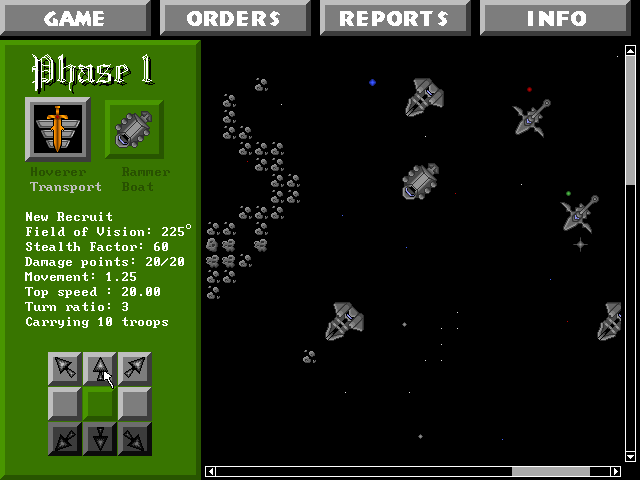Click the straight-down direction arrow

(x=100, y=438)
